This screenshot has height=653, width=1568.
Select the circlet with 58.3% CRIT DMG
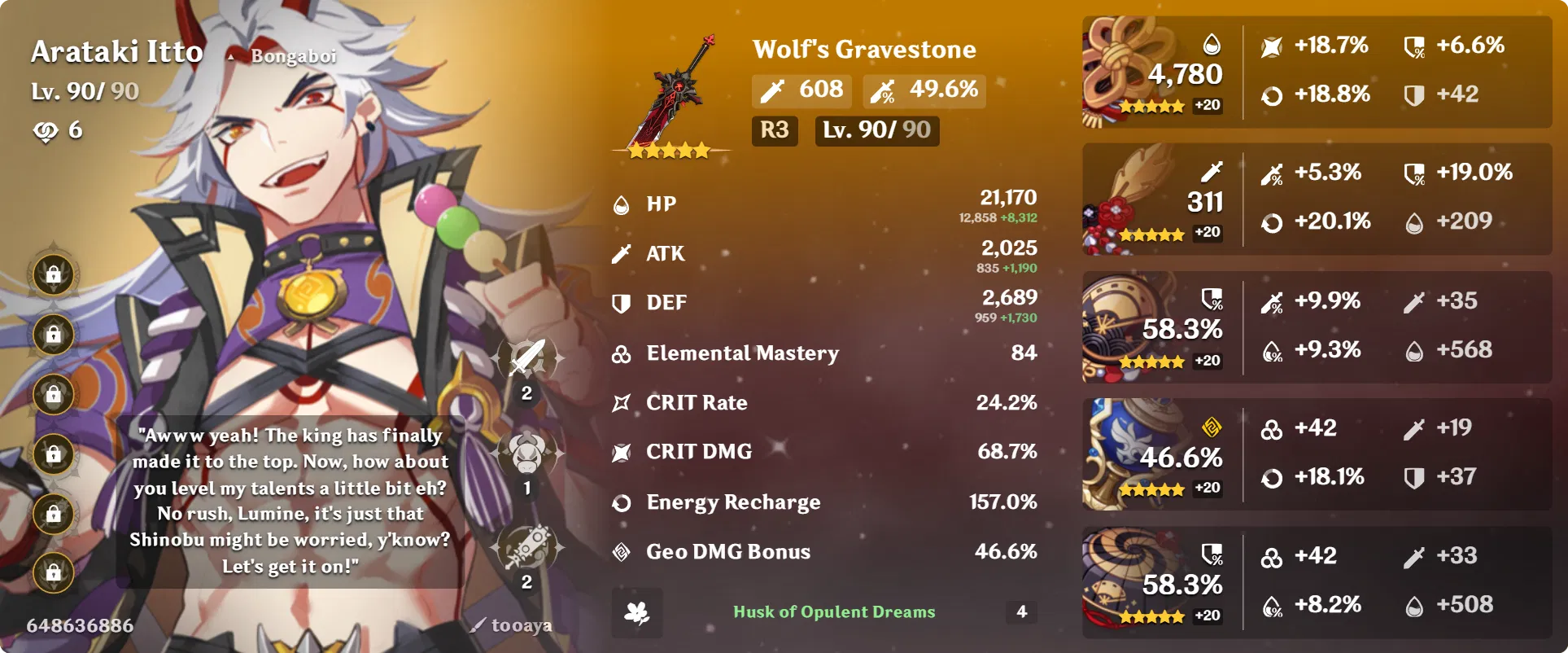[1131, 578]
